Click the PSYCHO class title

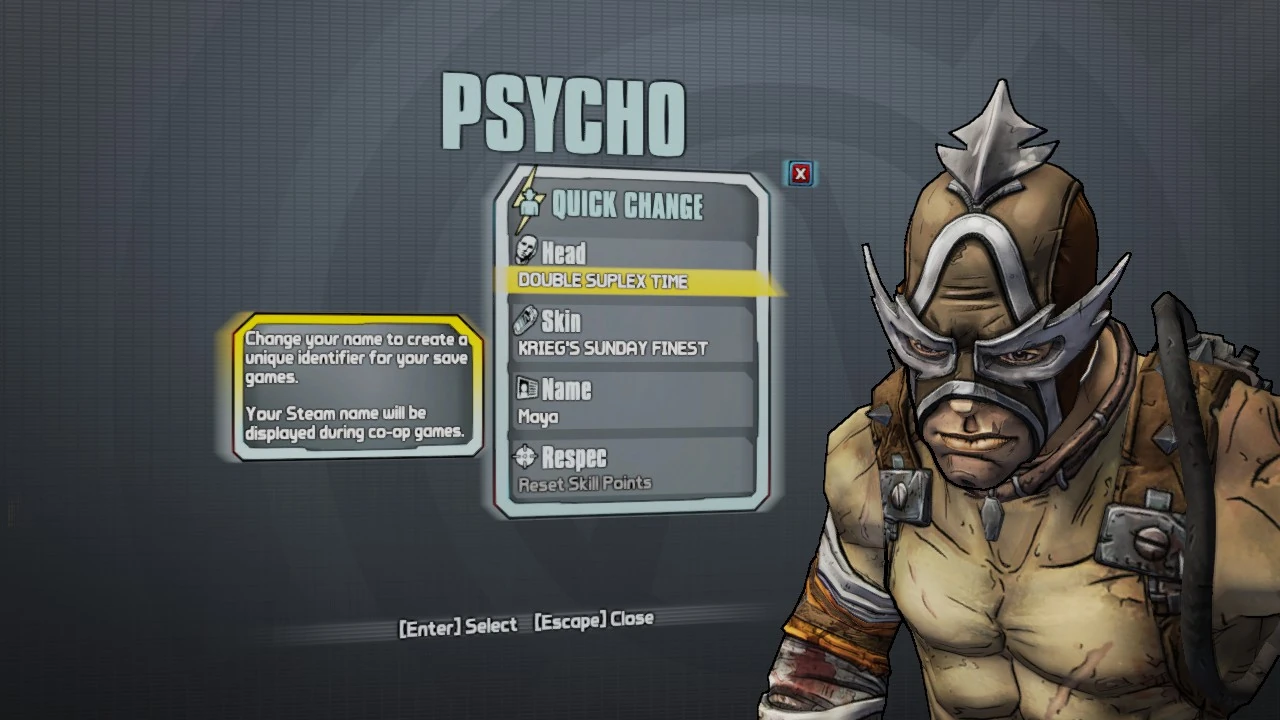pyautogui.click(x=566, y=113)
